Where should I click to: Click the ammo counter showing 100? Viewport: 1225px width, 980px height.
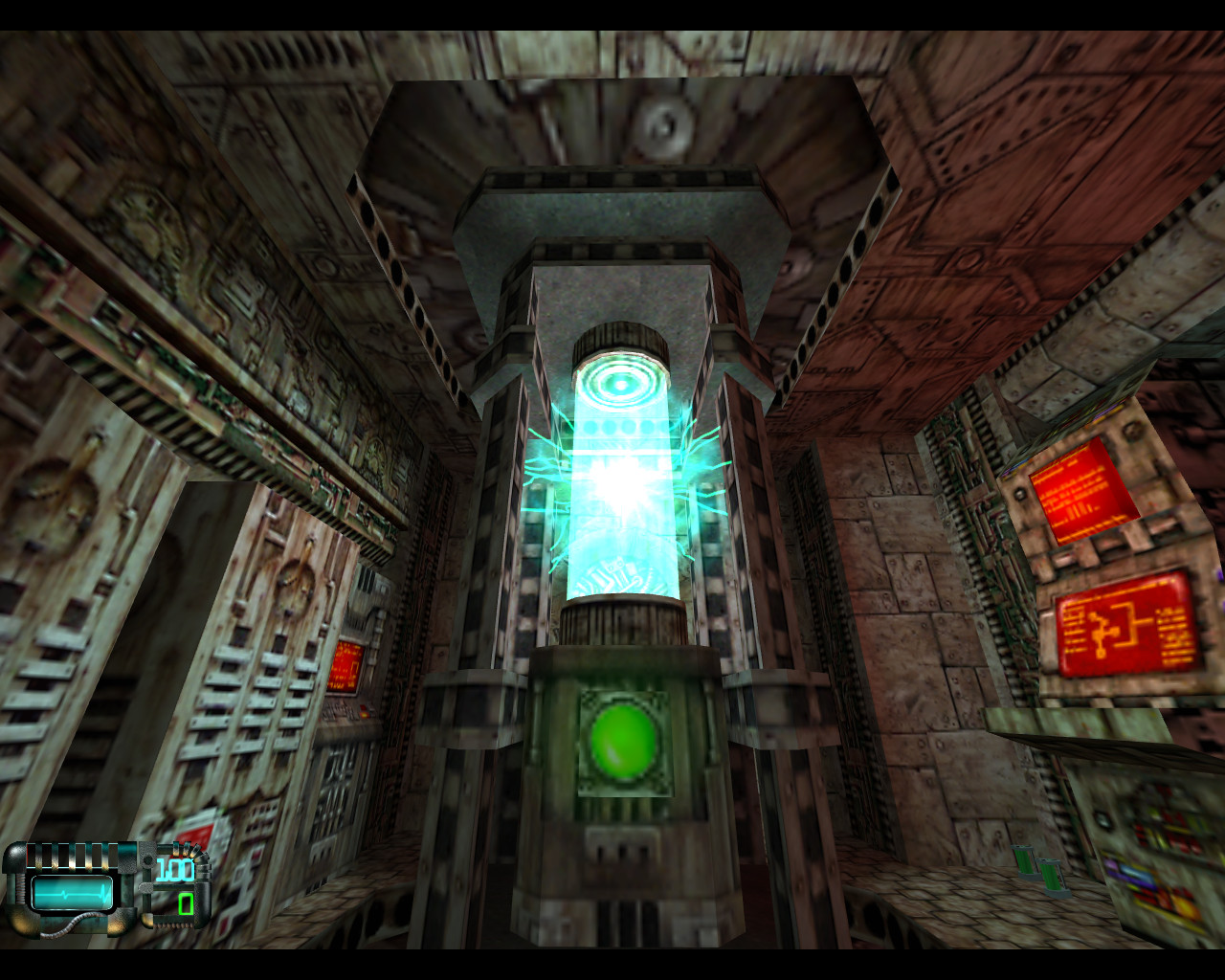click(174, 868)
